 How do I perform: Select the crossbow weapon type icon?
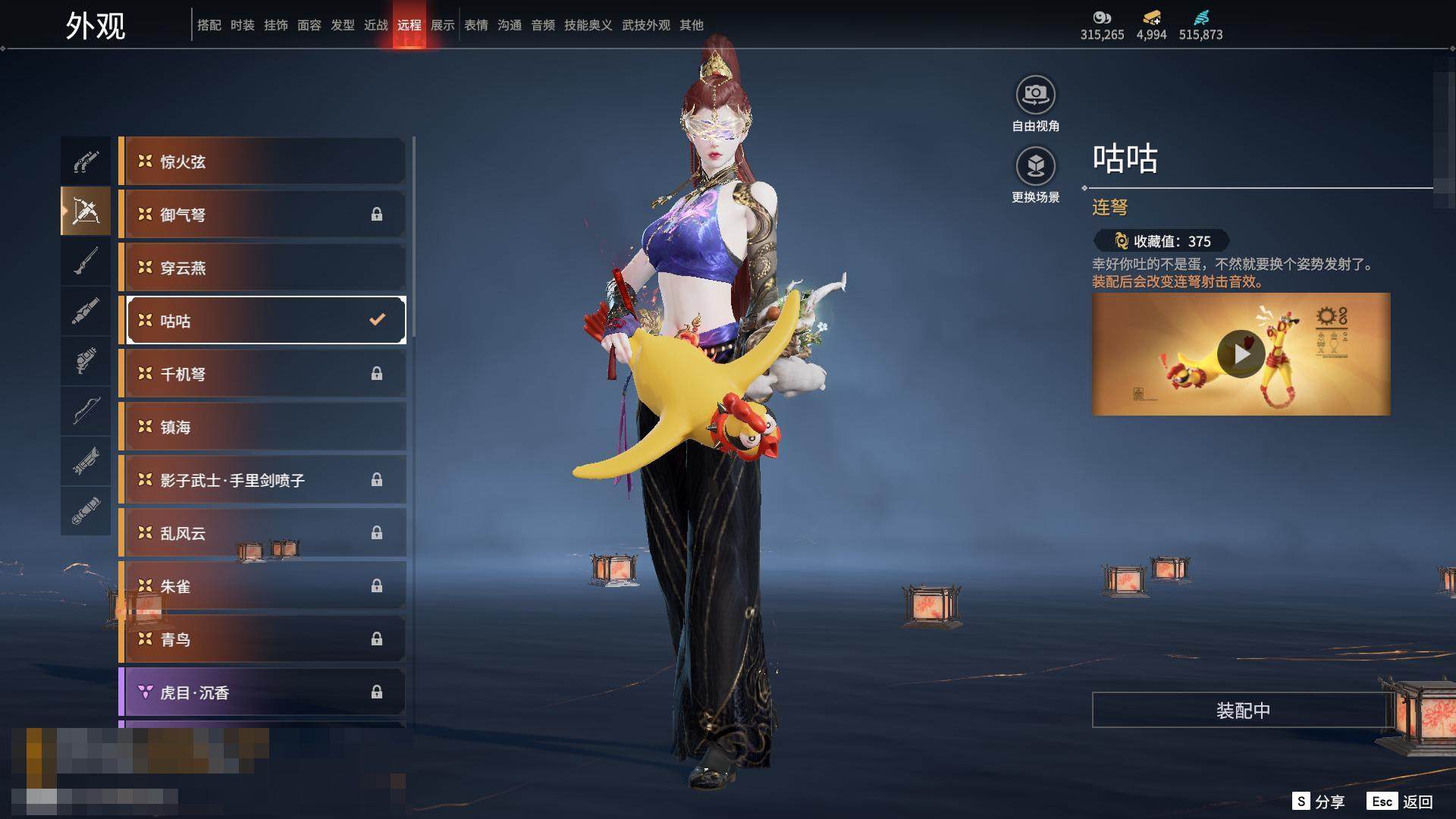click(x=86, y=212)
